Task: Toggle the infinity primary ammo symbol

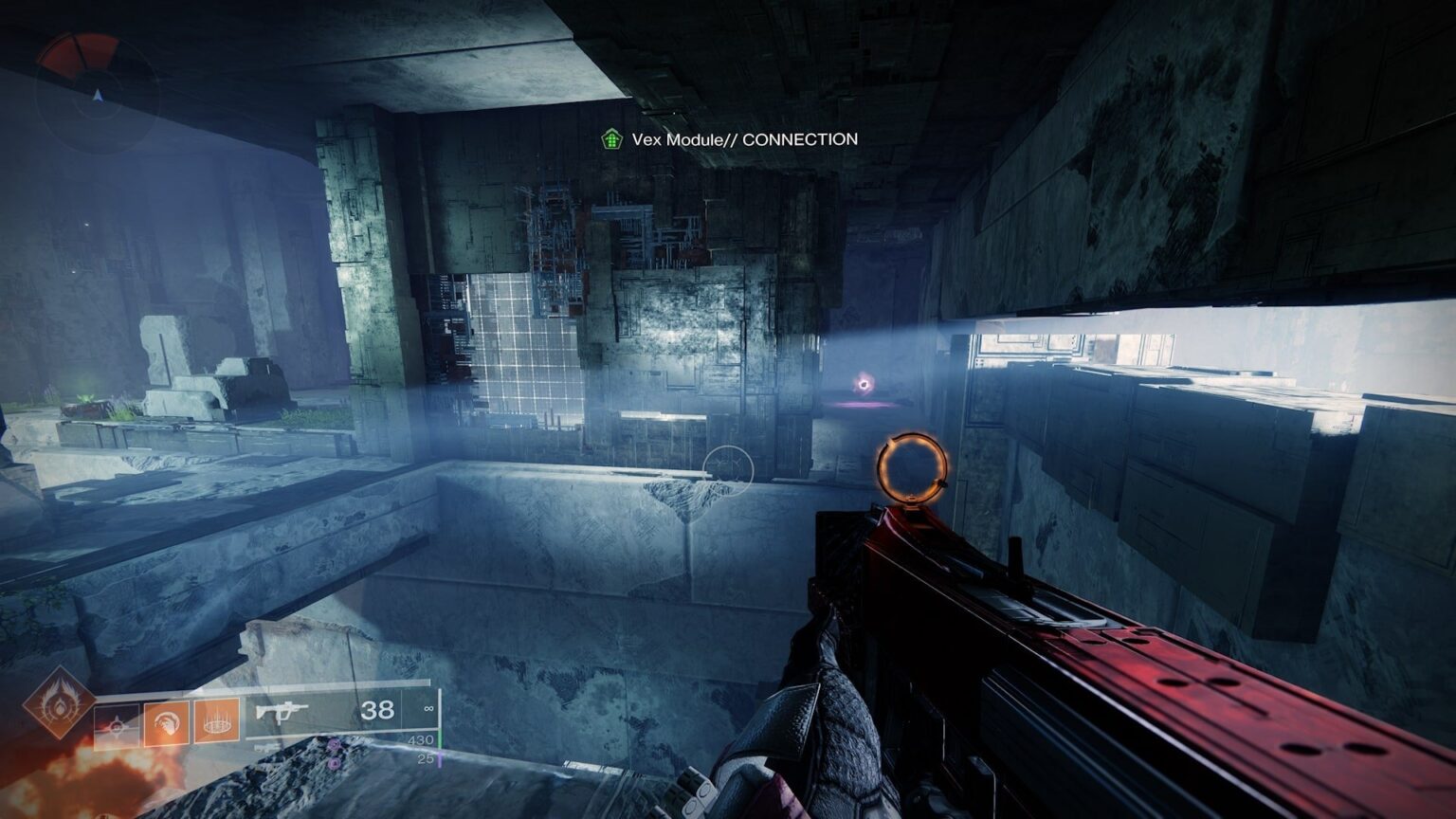Action: (x=428, y=710)
